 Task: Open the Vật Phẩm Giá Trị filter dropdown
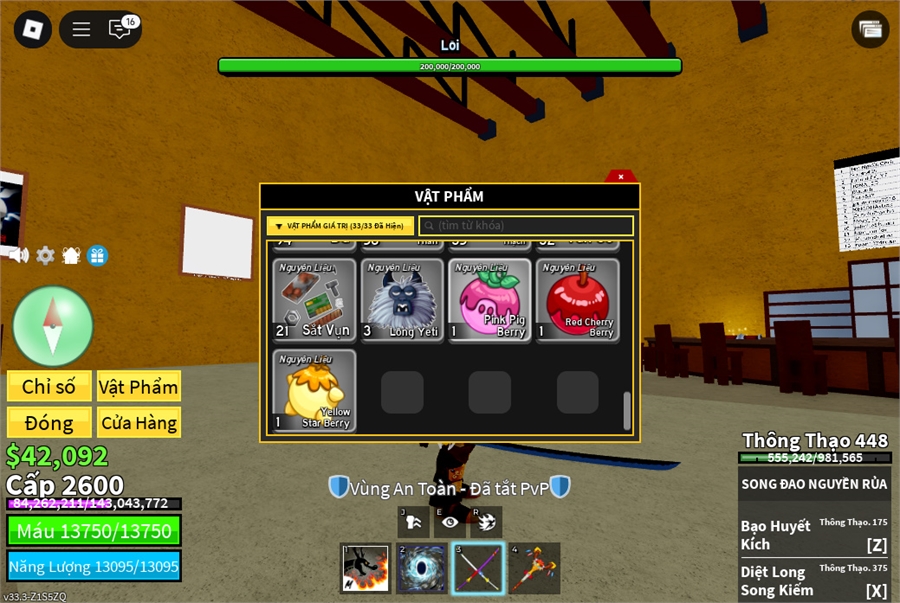(340, 226)
